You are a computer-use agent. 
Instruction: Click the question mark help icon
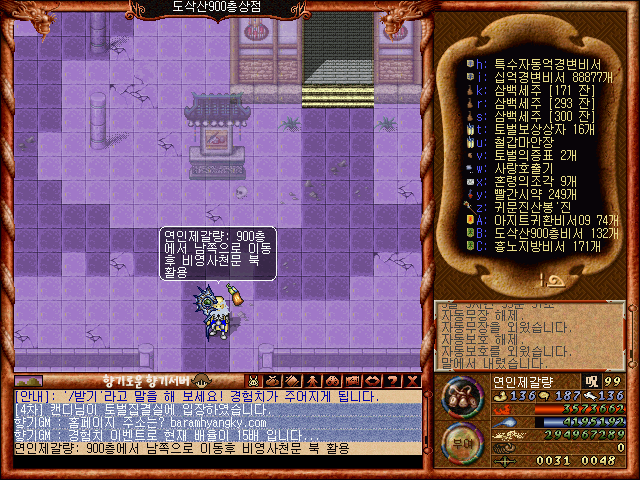click(x=393, y=381)
